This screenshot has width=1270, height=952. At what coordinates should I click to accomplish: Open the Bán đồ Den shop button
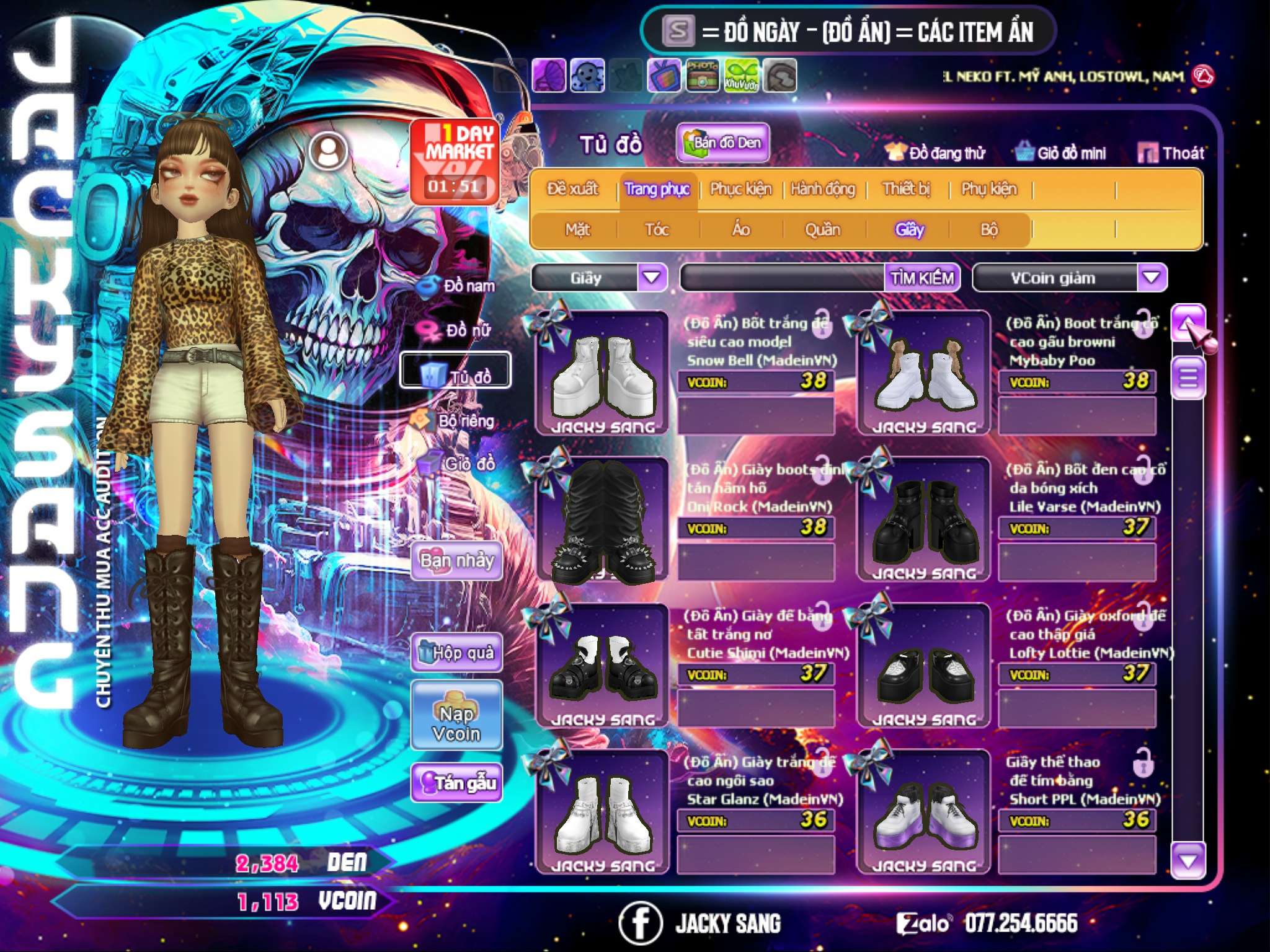(x=723, y=143)
